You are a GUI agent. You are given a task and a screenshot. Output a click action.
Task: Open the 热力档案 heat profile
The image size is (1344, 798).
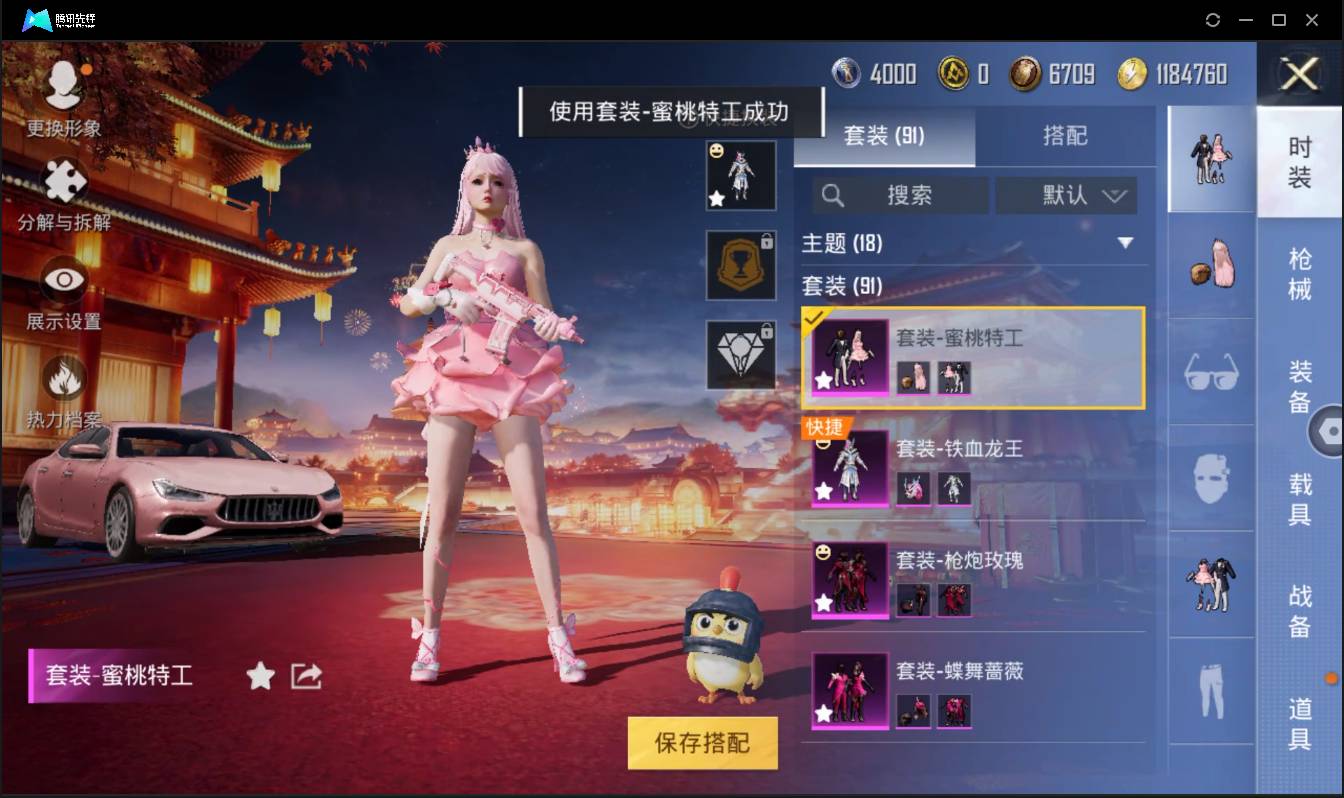pyautogui.click(x=64, y=375)
